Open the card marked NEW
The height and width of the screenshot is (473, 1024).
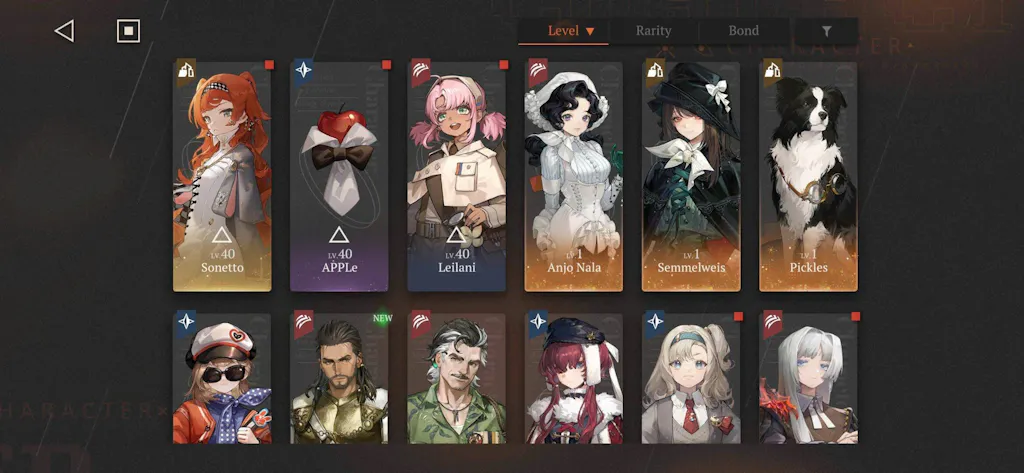coord(340,378)
